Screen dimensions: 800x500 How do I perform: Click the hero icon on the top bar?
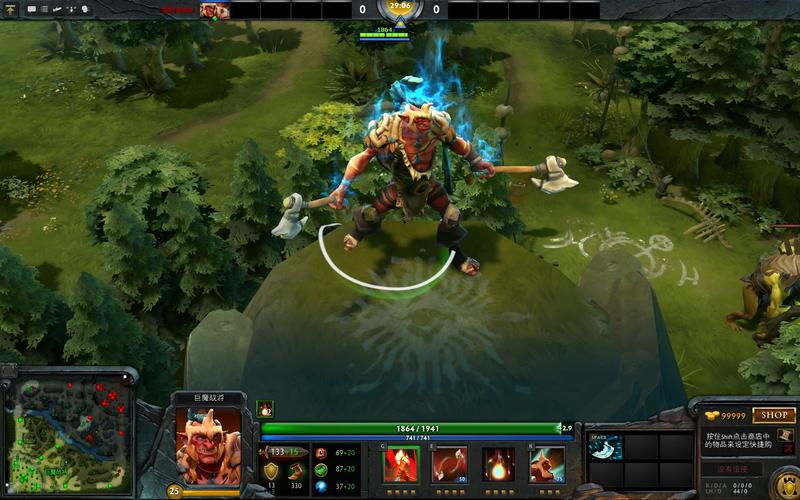[214, 10]
